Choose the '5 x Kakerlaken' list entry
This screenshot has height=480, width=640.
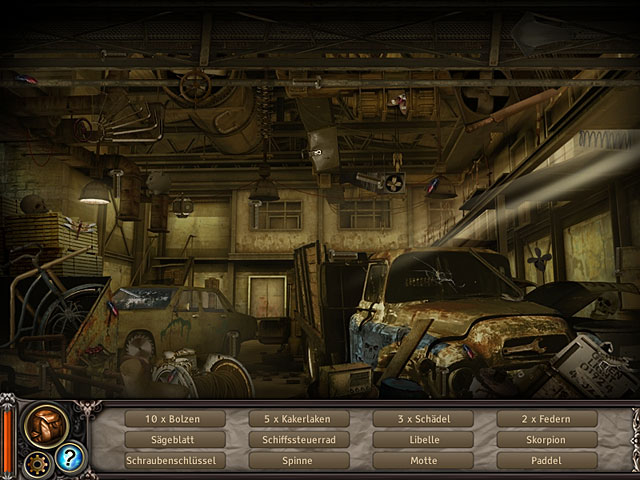[x=299, y=419]
